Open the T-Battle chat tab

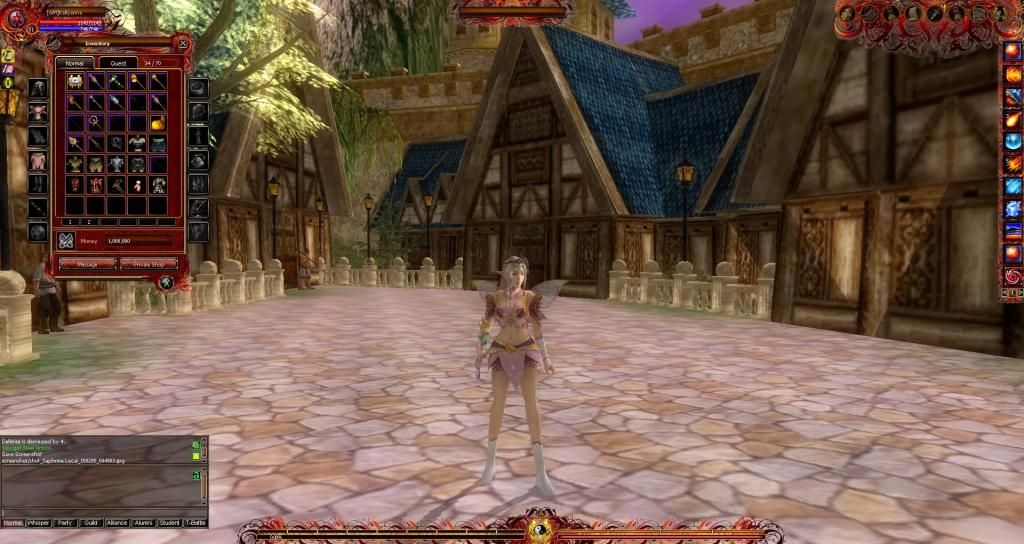click(x=195, y=523)
